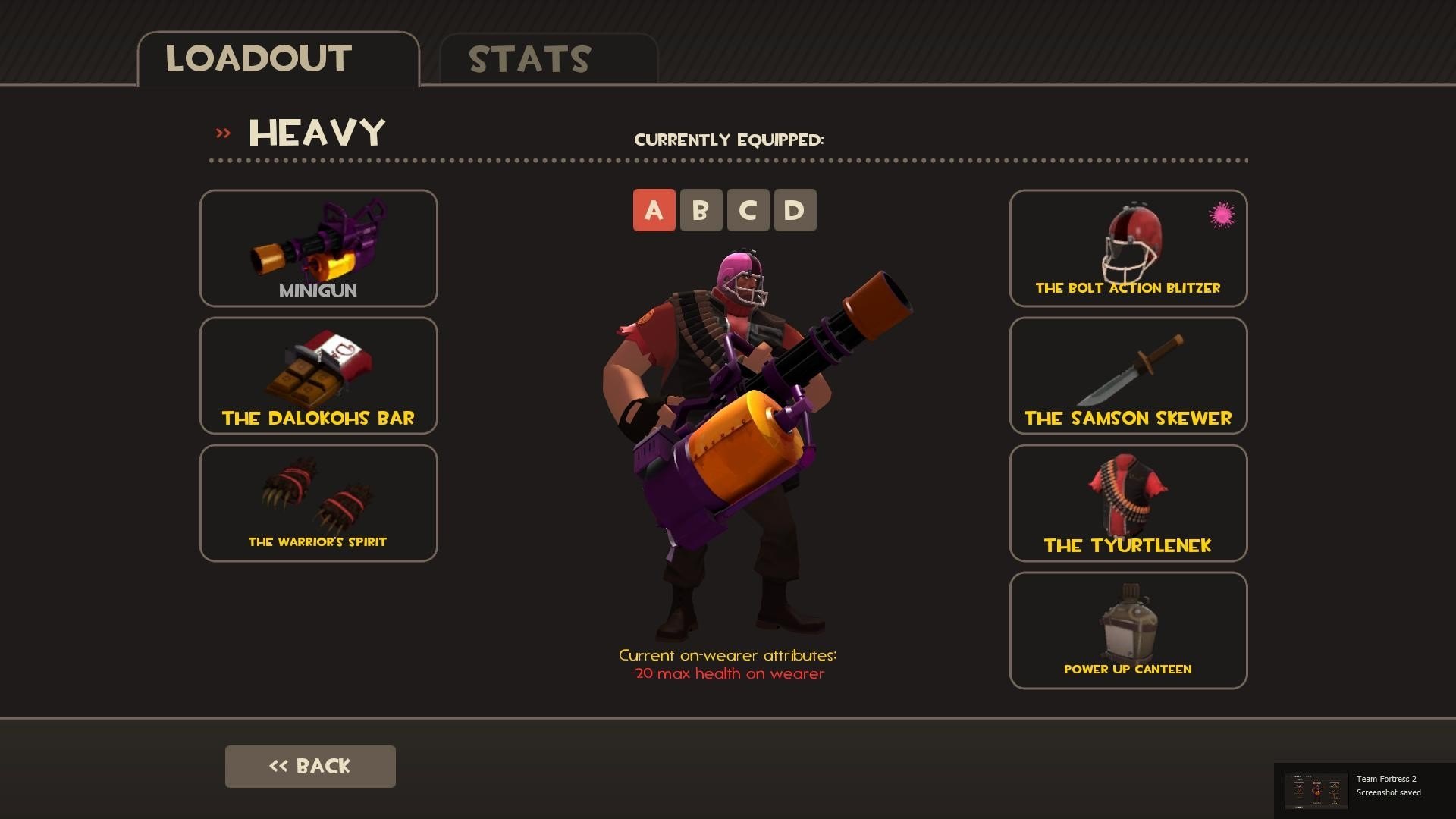Select The Dalokohs Bar slot
This screenshot has width=1456, height=819.
(318, 375)
